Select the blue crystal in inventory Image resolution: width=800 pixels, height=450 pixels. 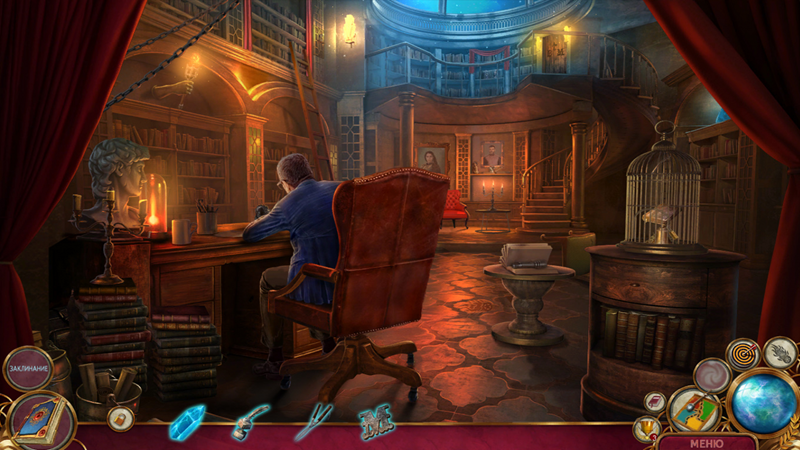click(x=186, y=423)
